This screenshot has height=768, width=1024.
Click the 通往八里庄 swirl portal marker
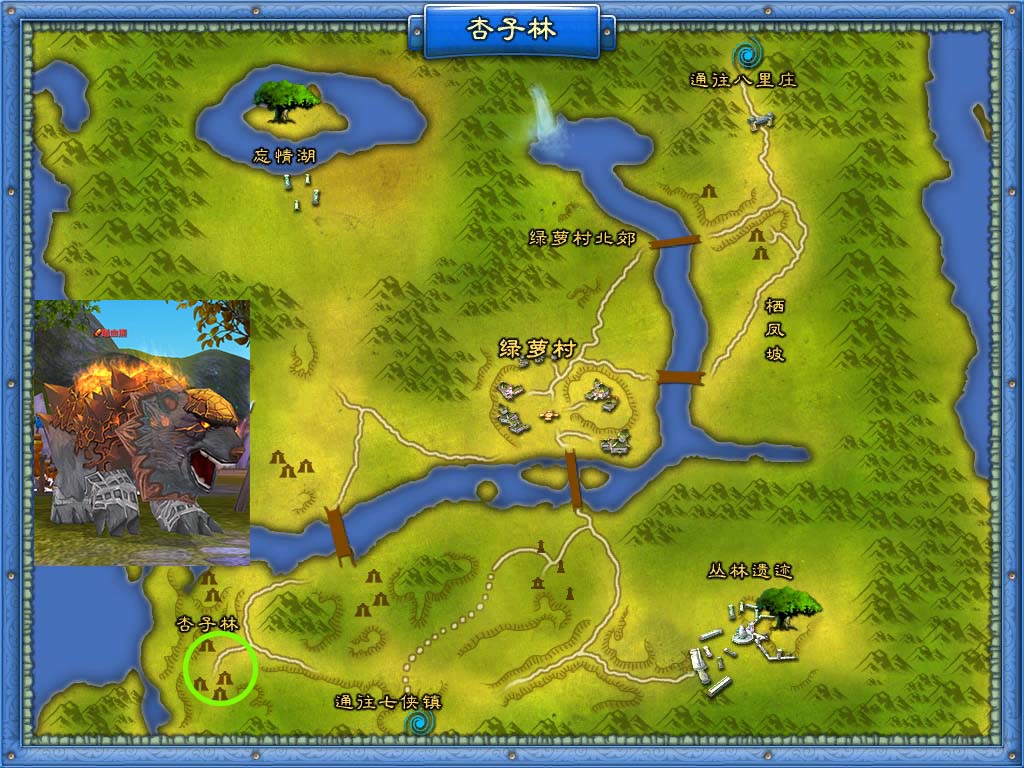[x=746, y=53]
